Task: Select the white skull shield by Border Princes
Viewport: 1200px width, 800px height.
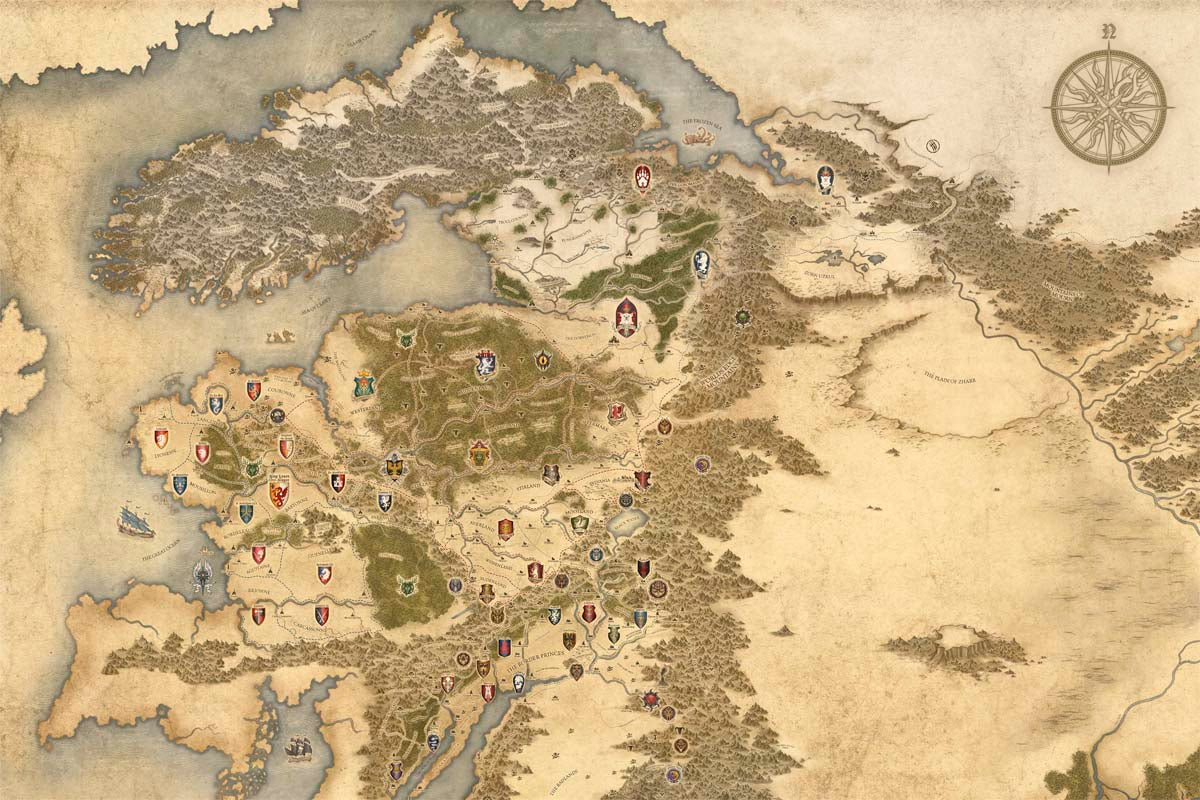Action: tap(519, 683)
